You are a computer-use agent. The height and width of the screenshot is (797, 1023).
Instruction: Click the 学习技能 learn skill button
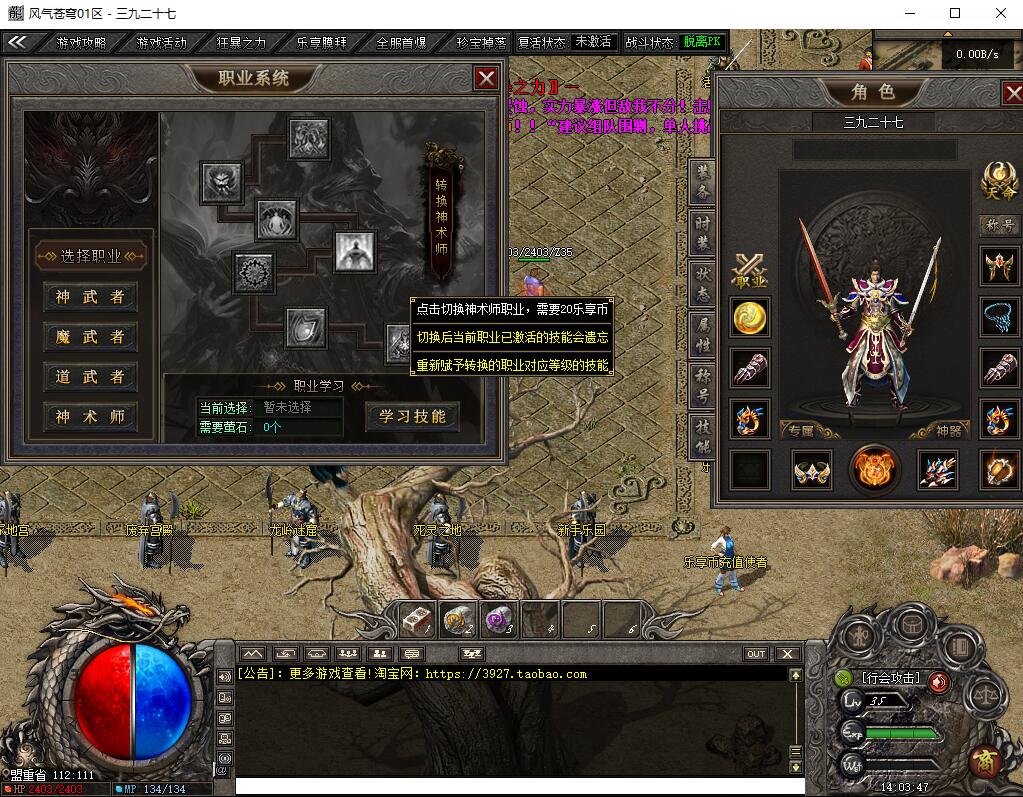coord(413,417)
